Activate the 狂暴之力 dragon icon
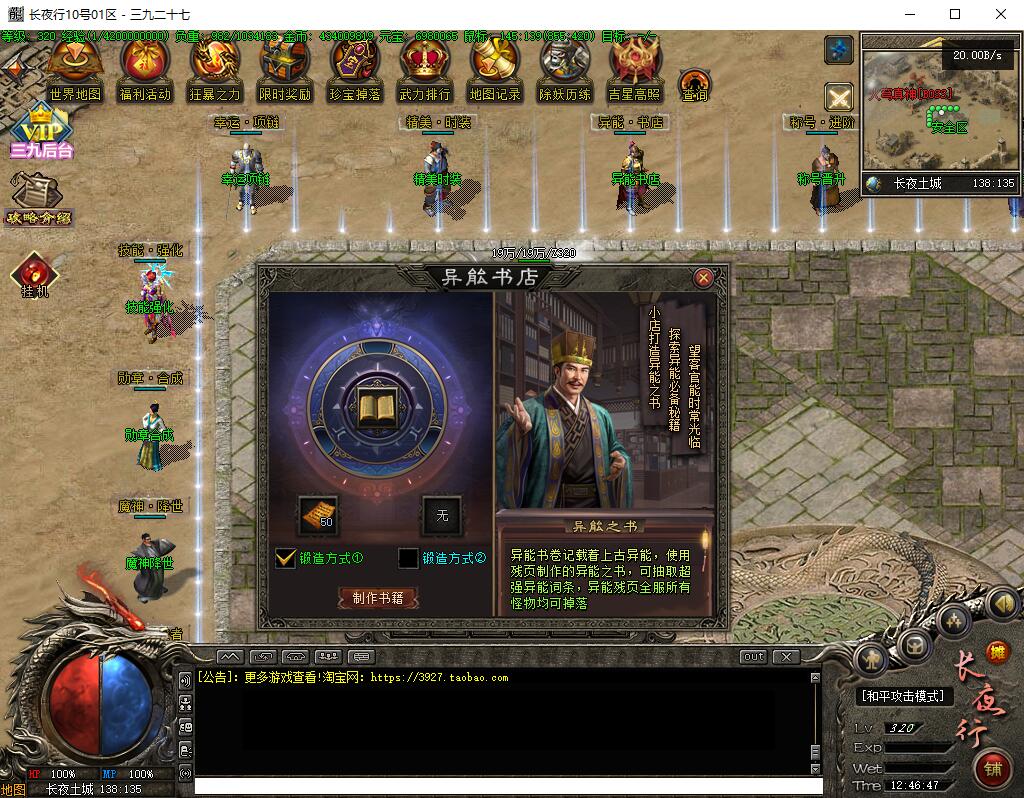 pos(215,68)
